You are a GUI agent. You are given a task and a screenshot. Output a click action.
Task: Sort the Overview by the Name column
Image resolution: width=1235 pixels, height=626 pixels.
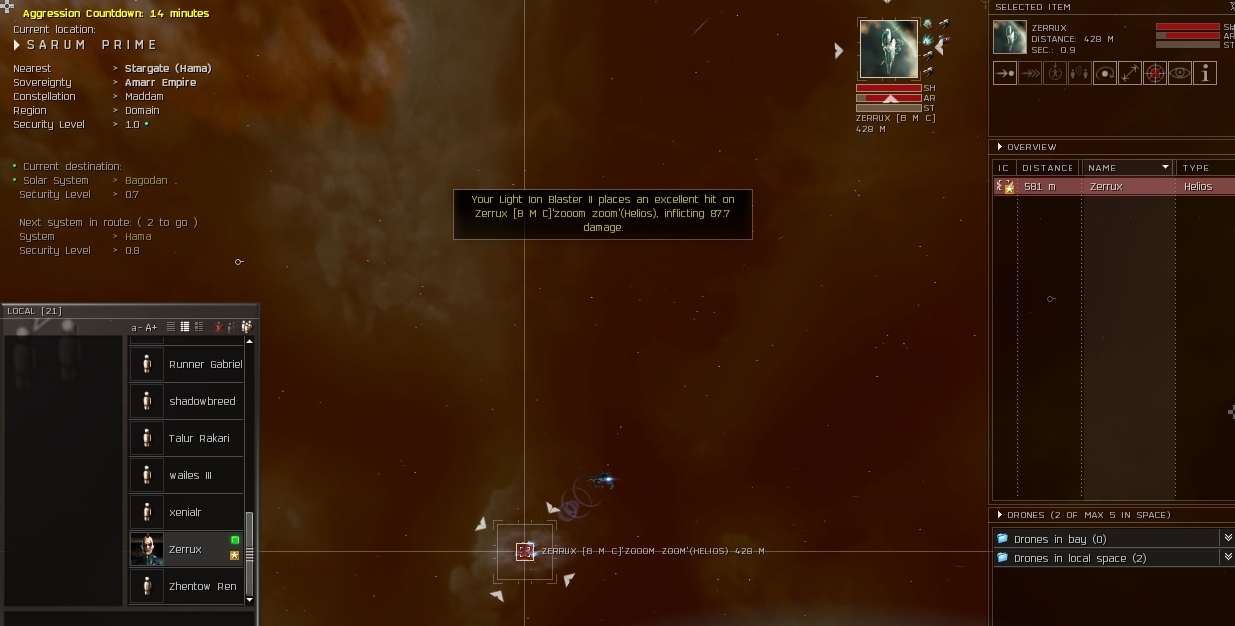(x=1125, y=168)
